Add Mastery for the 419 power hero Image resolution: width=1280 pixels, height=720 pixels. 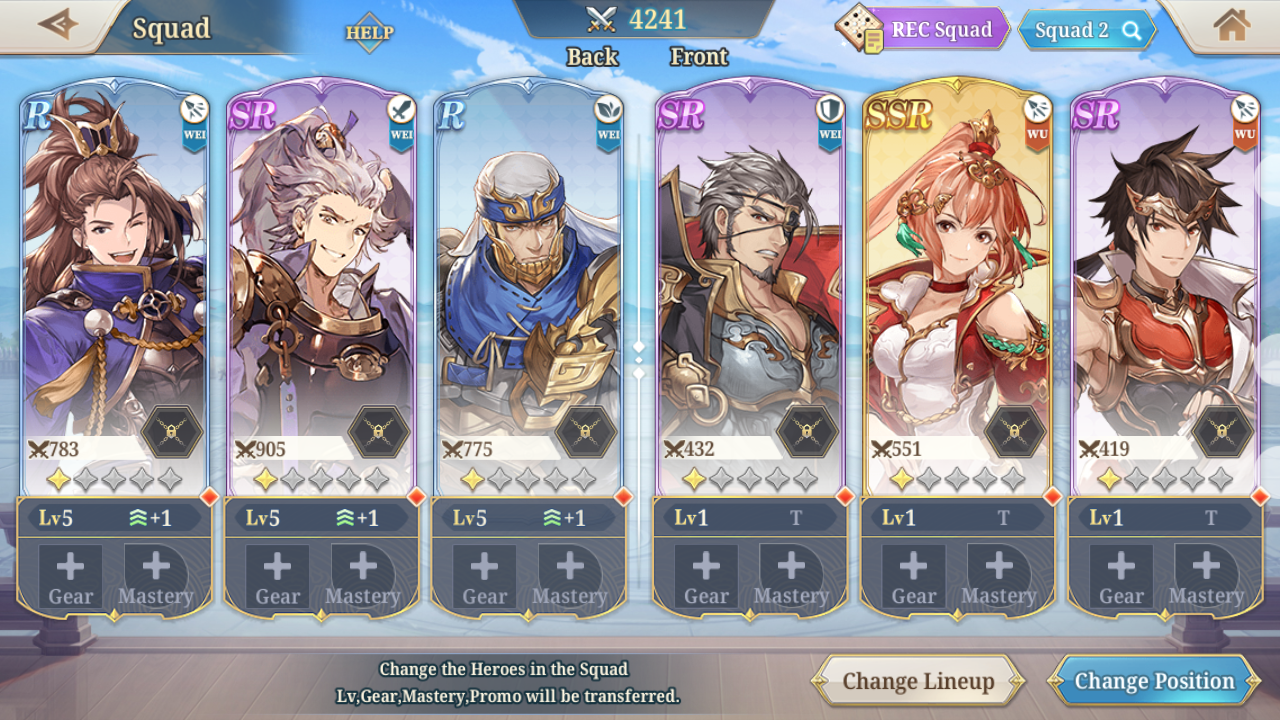click(1206, 577)
